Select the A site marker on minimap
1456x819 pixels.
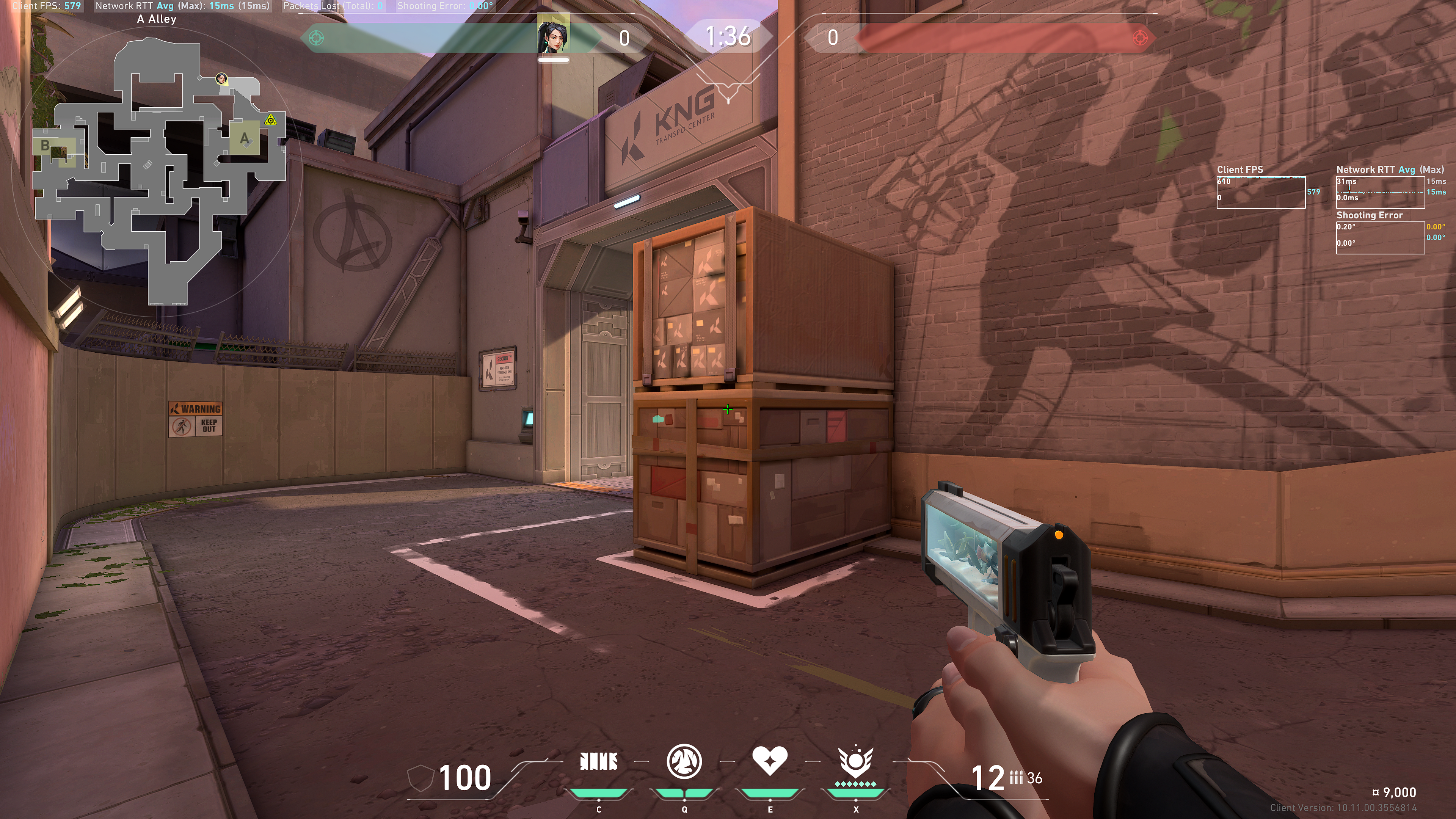click(244, 138)
